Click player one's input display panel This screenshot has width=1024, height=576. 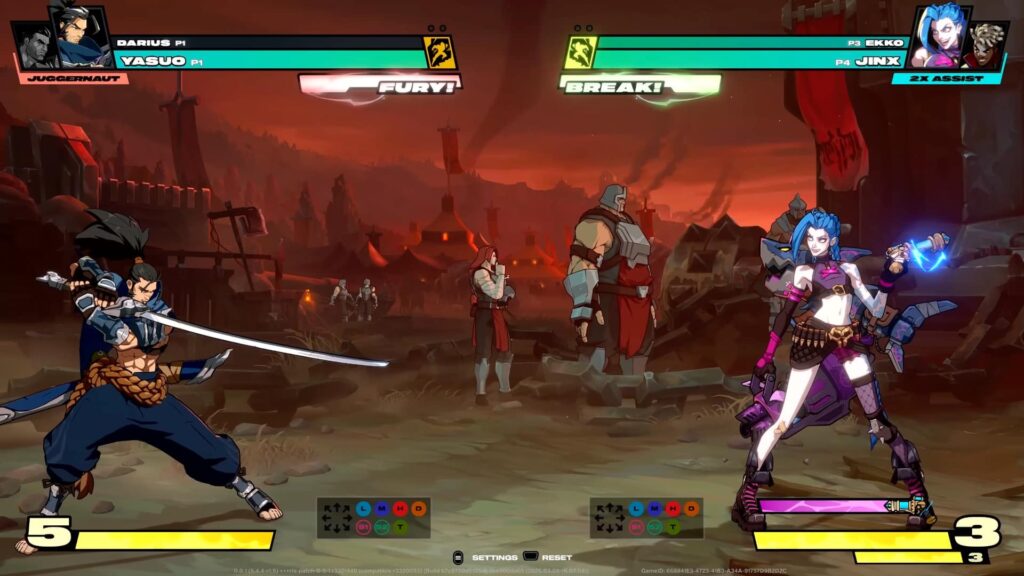373,518
